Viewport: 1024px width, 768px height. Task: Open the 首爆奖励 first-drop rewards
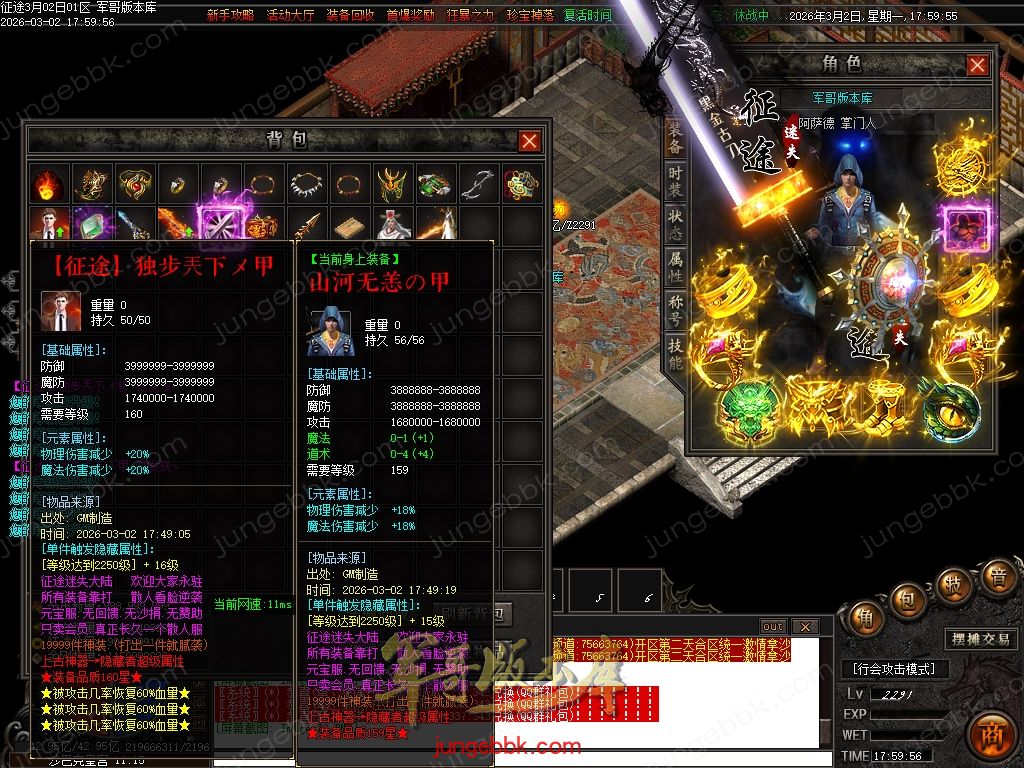coord(410,16)
